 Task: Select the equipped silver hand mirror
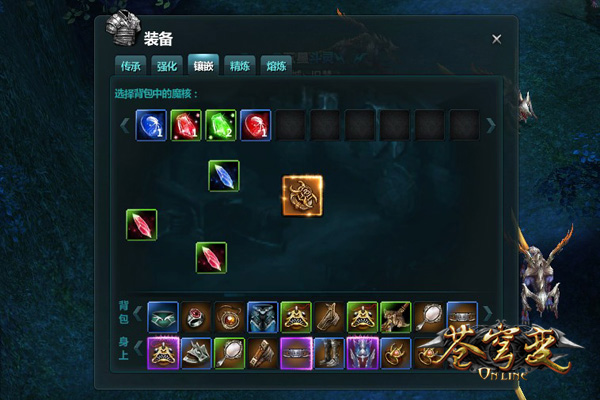click(x=229, y=352)
